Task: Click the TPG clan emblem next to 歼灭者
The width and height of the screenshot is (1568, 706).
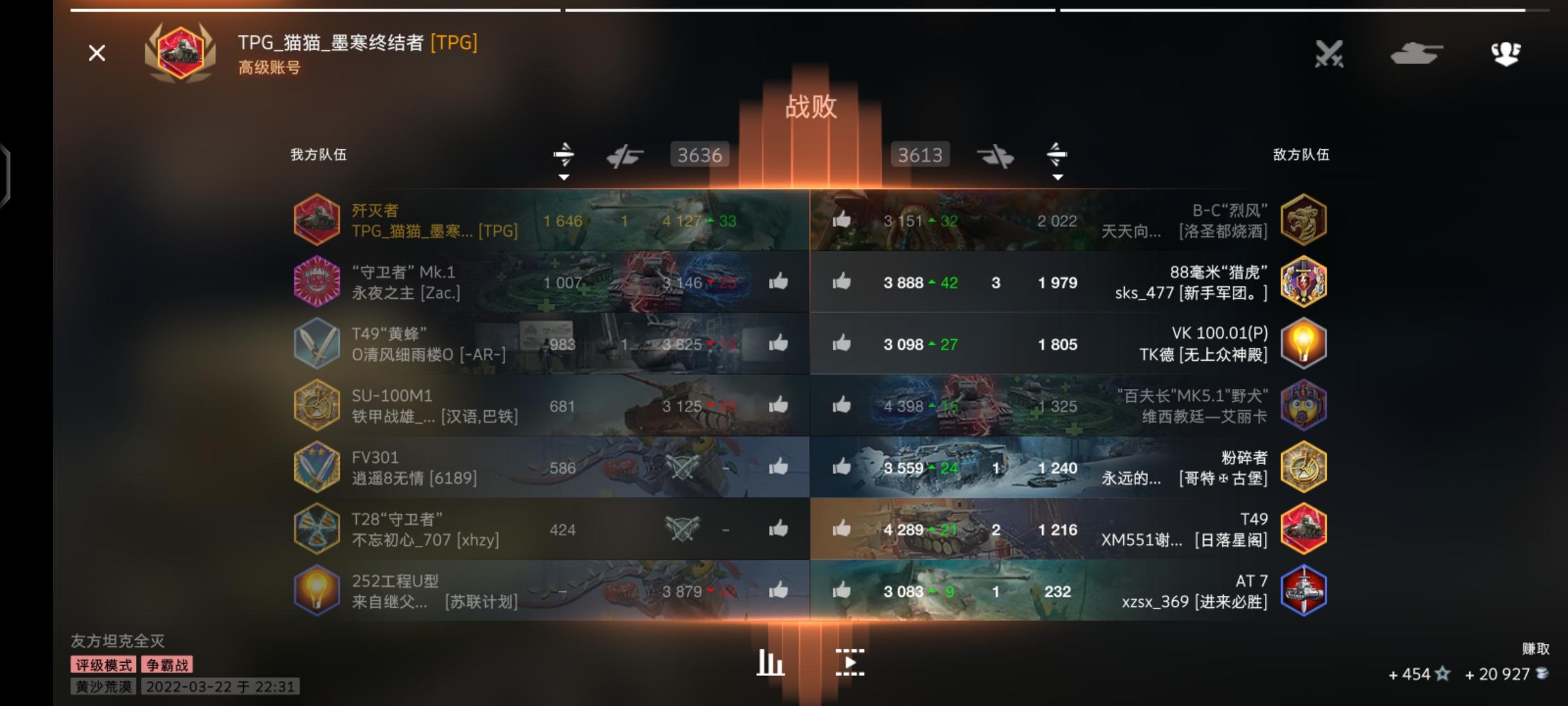Action: [317, 220]
